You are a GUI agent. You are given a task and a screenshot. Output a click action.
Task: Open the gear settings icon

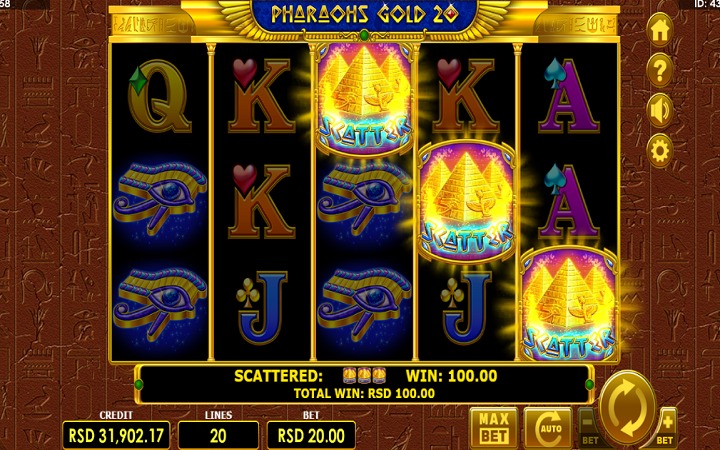tap(659, 151)
